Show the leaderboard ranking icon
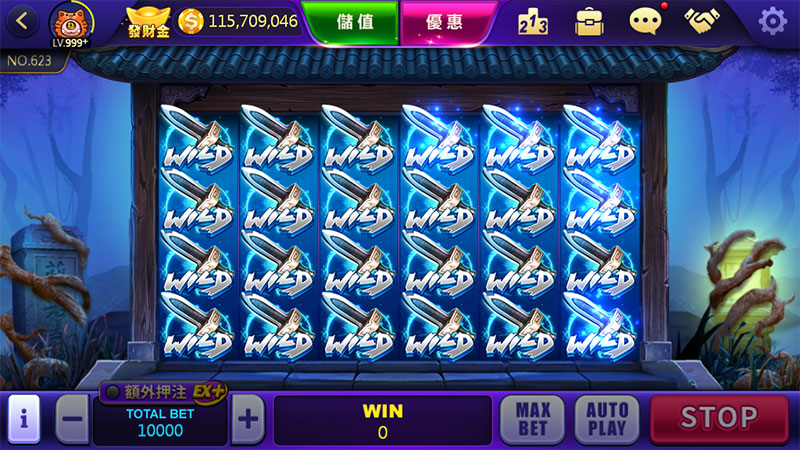This screenshot has width=800, height=450. (x=533, y=21)
